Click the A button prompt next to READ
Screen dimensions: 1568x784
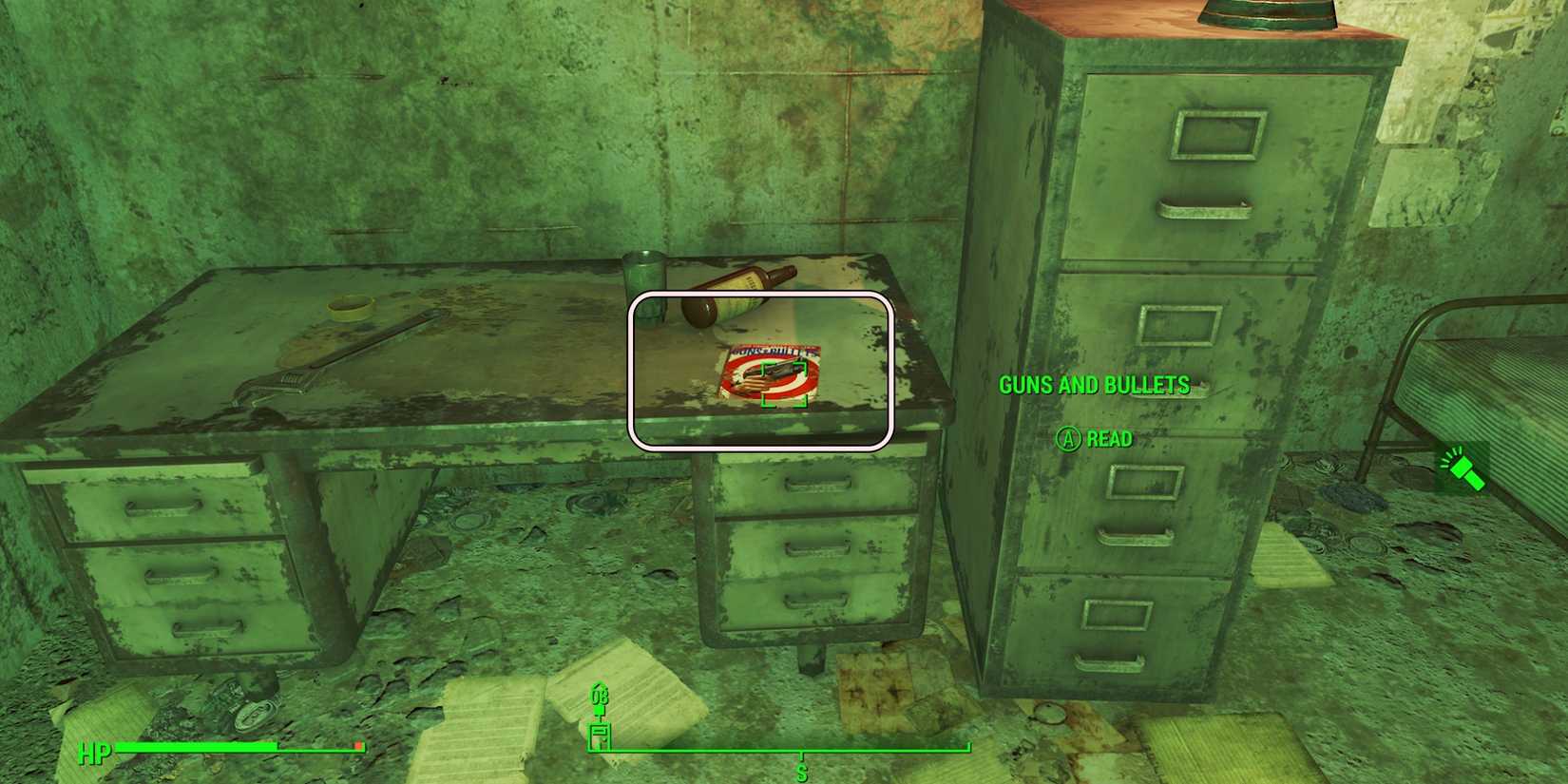click(x=1068, y=439)
